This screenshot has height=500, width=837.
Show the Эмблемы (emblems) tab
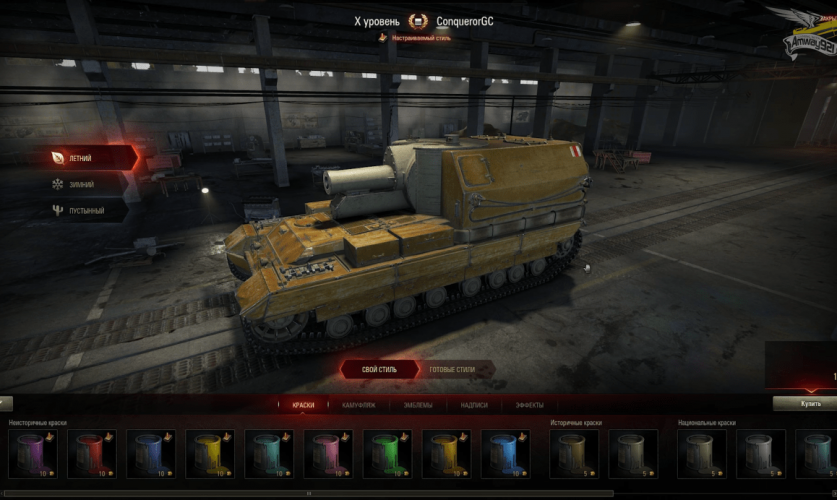pyautogui.click(x=418, y=405)
